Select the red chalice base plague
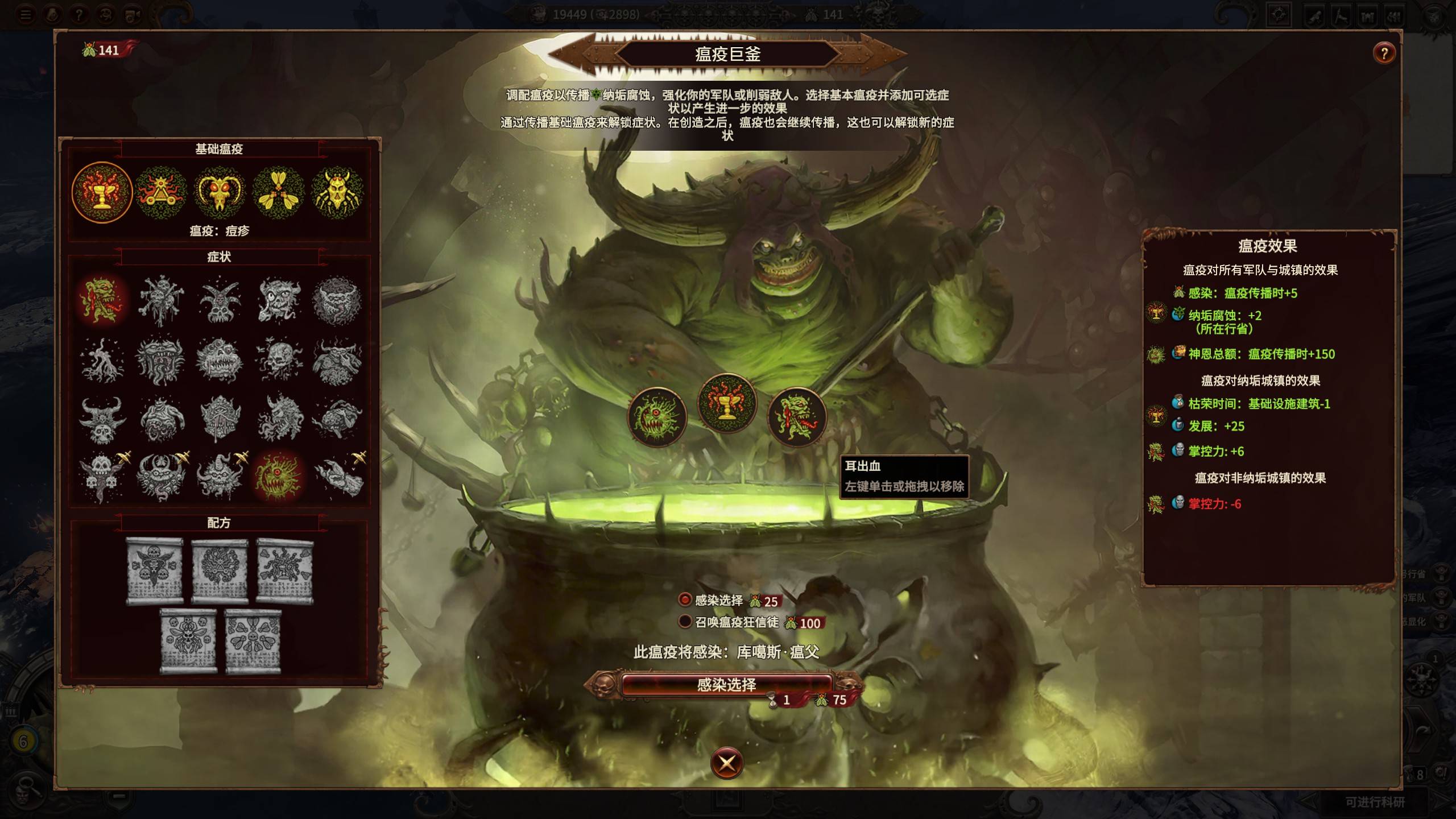The image size is (1456, 819). [102, 192]
